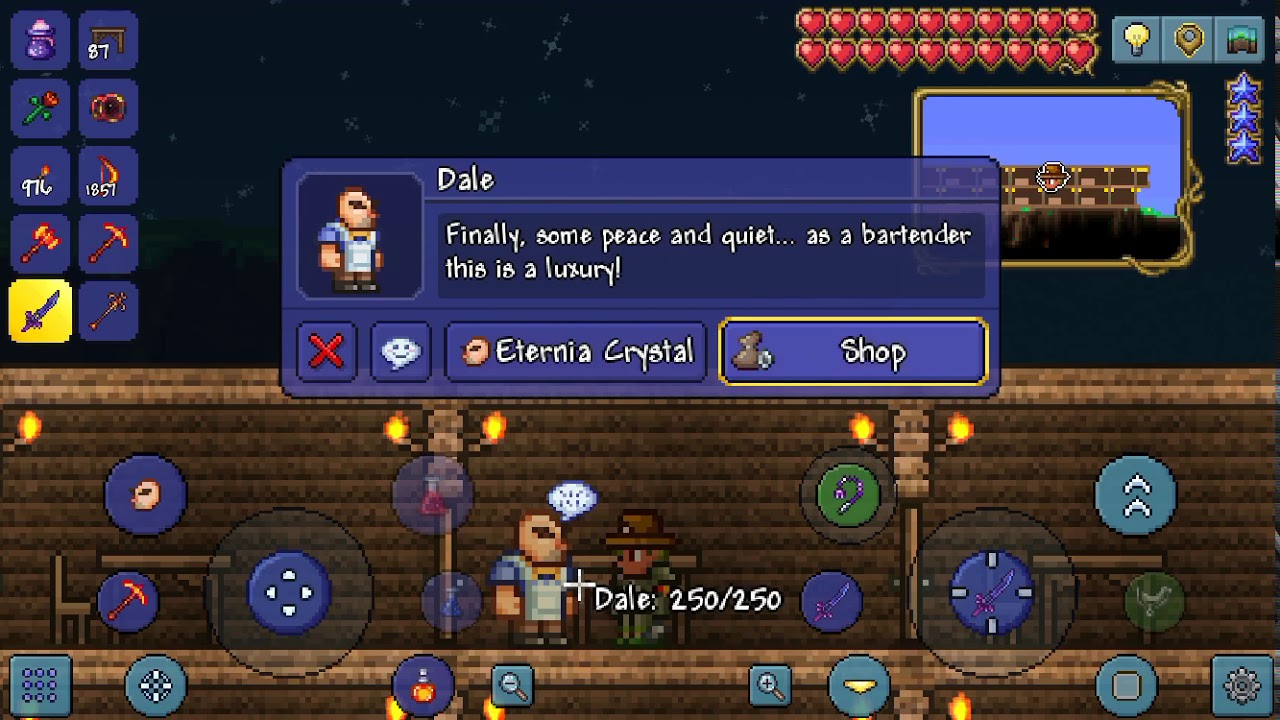Open the inventory grid button
The height and width of the screenshot is (720, 1280).
tap(40, 686)
